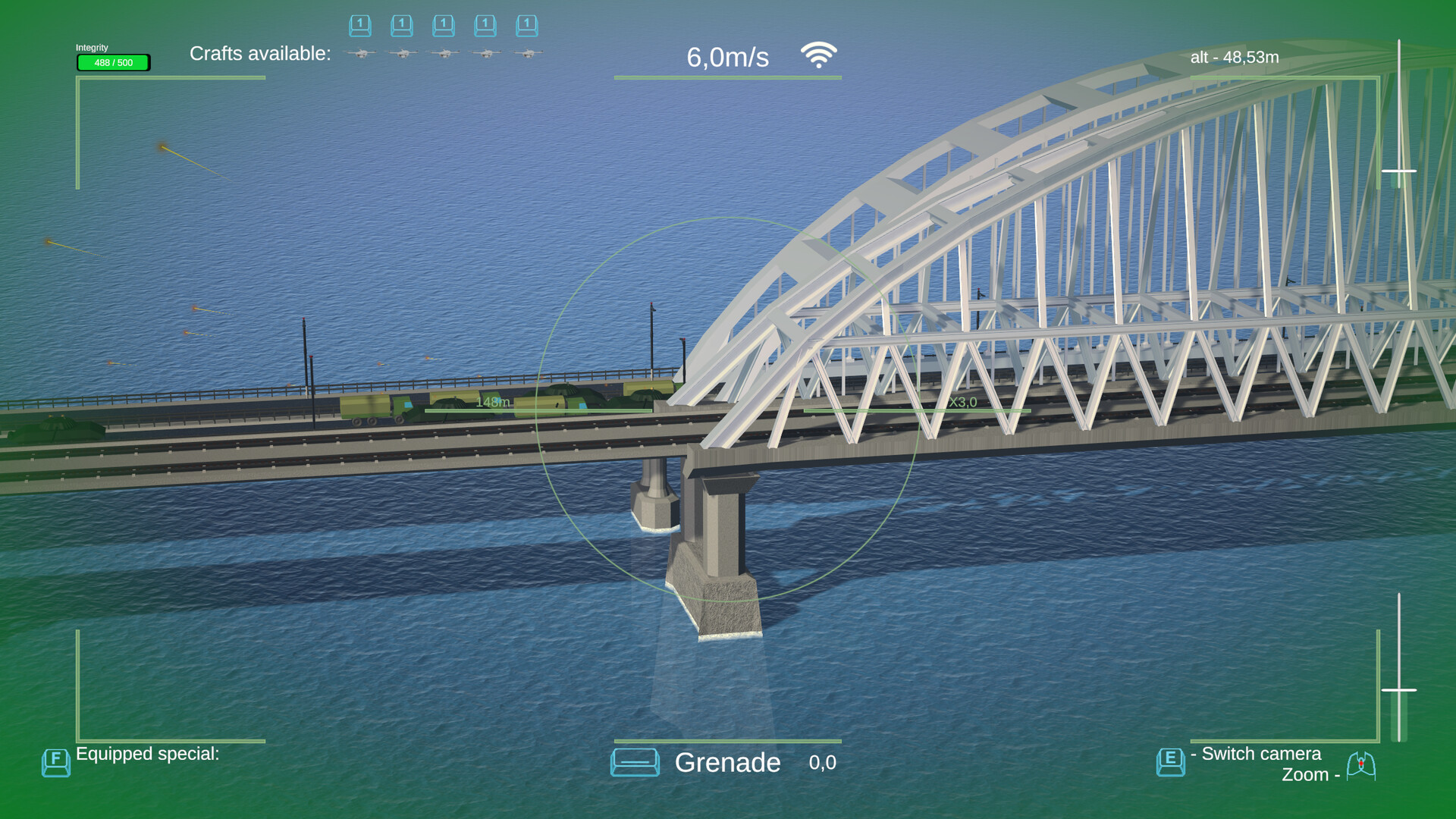Click the '1' keybind above the fourth drone
This screenshot has height=819, width=1456.
485,25
